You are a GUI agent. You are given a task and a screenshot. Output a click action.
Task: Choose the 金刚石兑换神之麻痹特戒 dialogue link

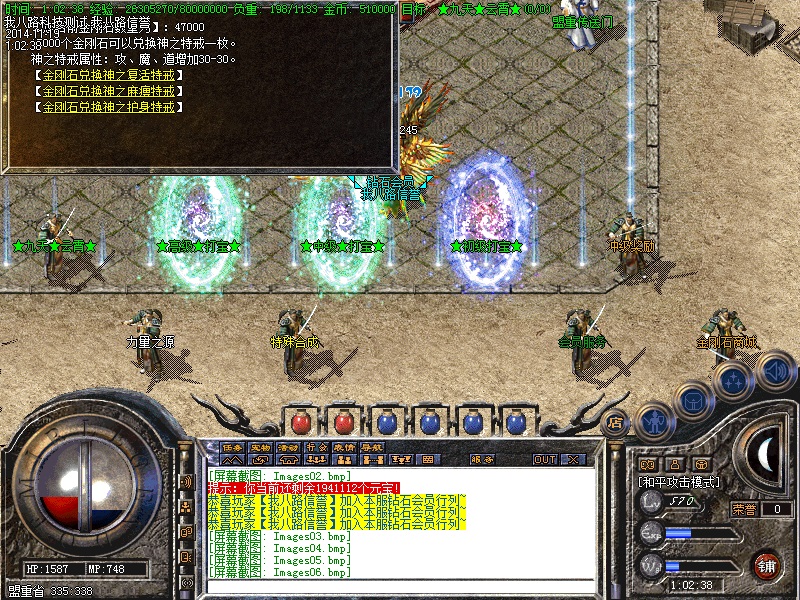(108, 91)
